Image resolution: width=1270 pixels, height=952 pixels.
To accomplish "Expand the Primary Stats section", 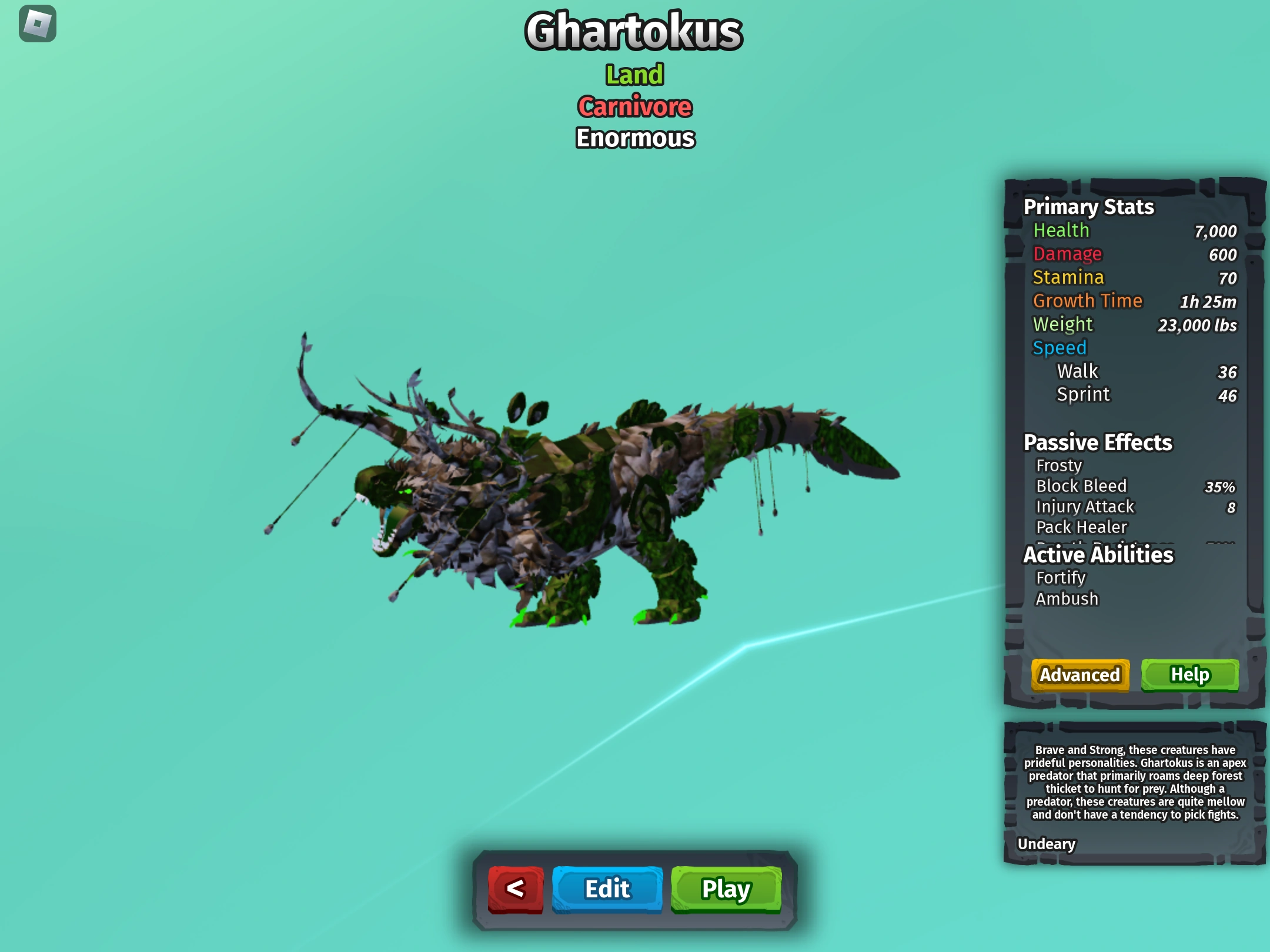I will tap(1088, 207).
